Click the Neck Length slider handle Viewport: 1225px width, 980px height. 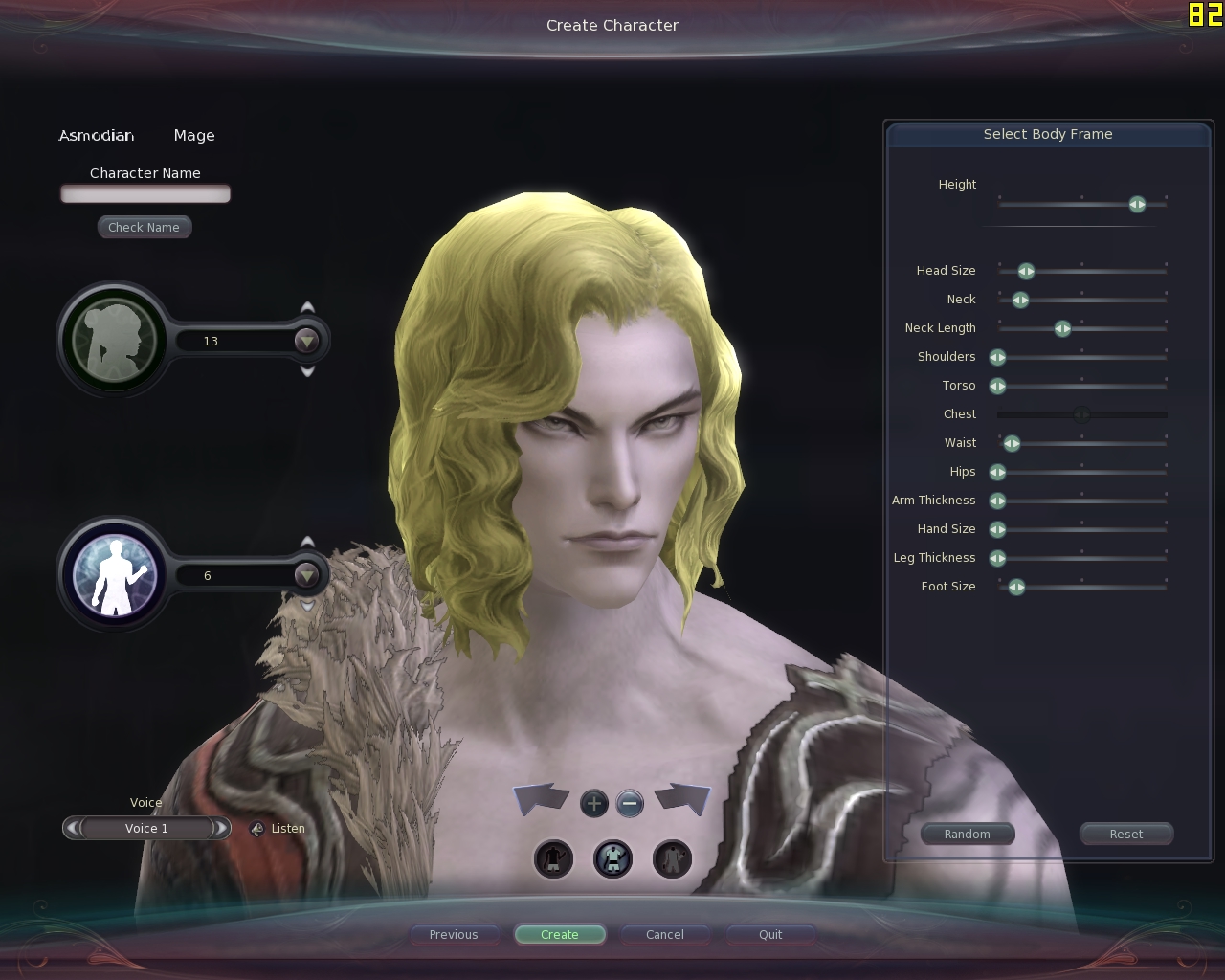click(x=1062, y=329)
